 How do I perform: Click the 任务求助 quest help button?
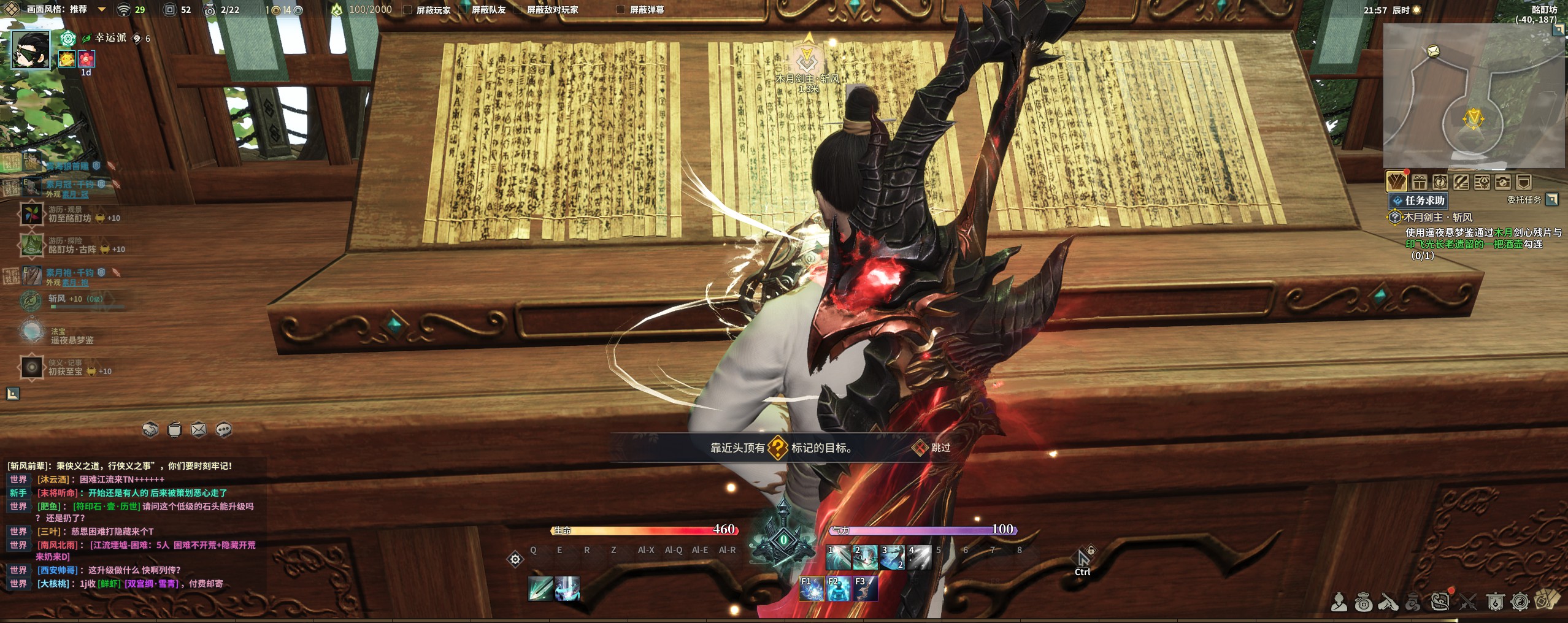[x=1418, y=201]
